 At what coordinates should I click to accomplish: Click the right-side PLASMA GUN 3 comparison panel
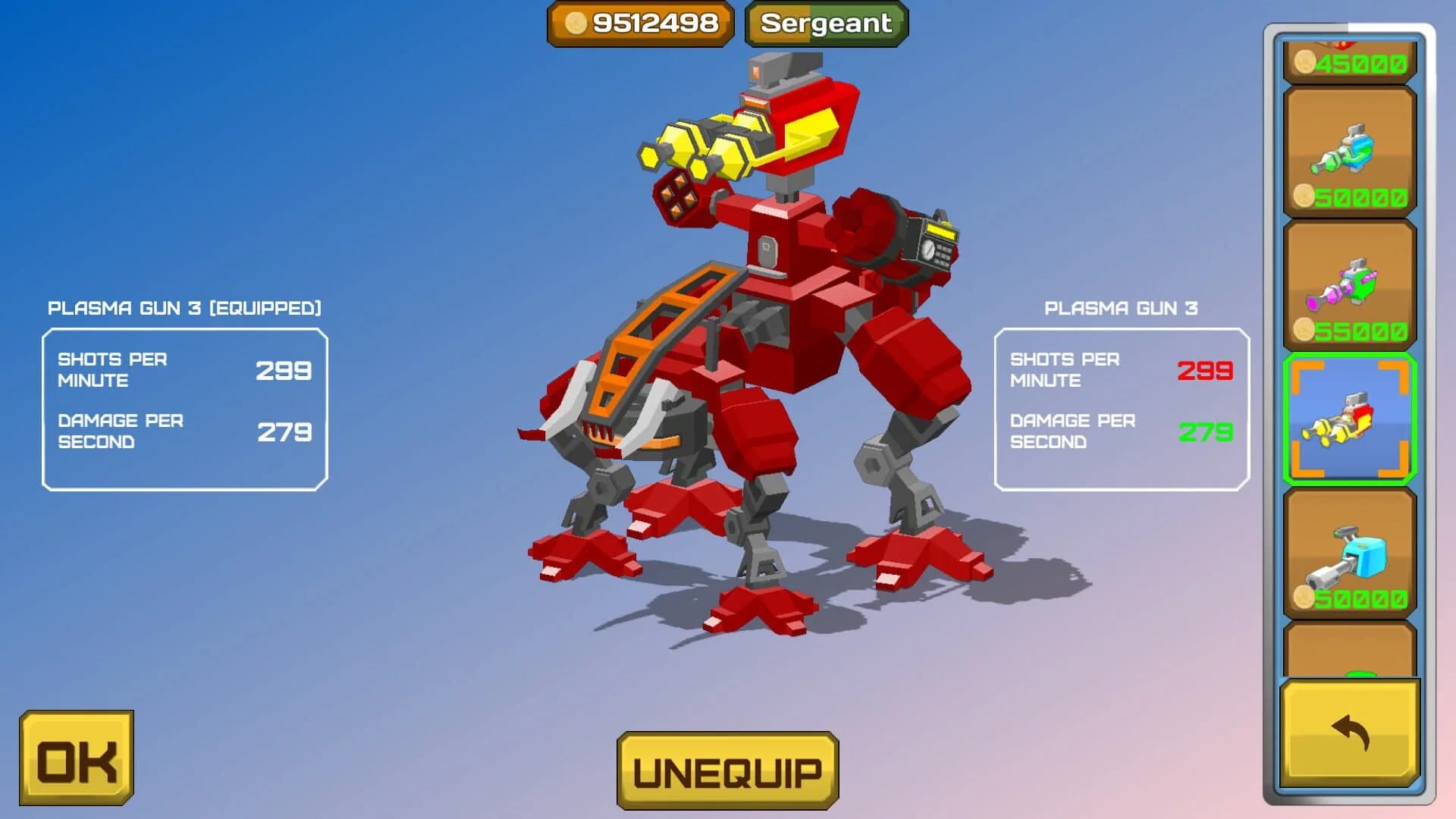tap(1121, 404)
